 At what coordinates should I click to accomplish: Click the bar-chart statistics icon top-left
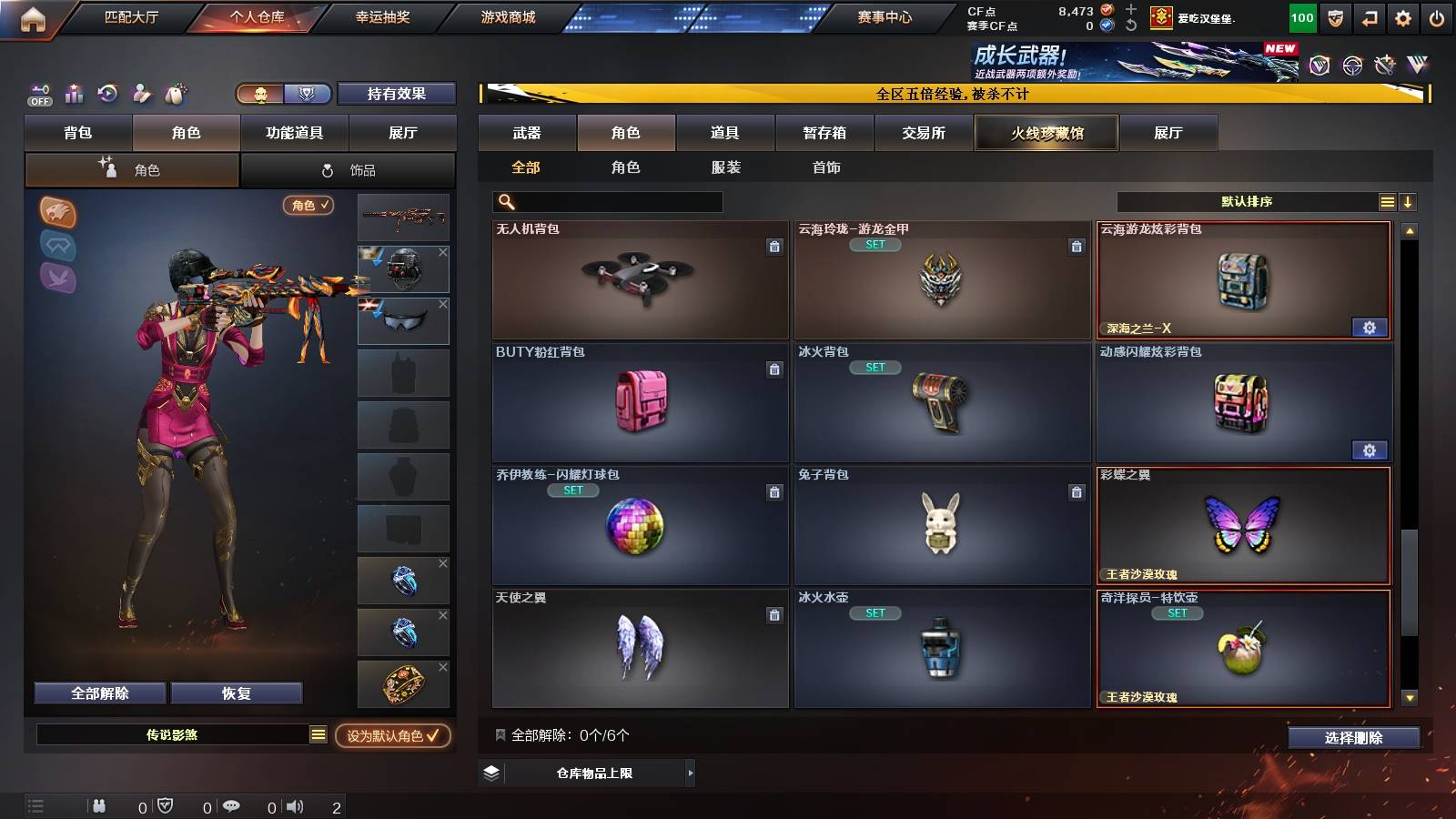(74, 93)
